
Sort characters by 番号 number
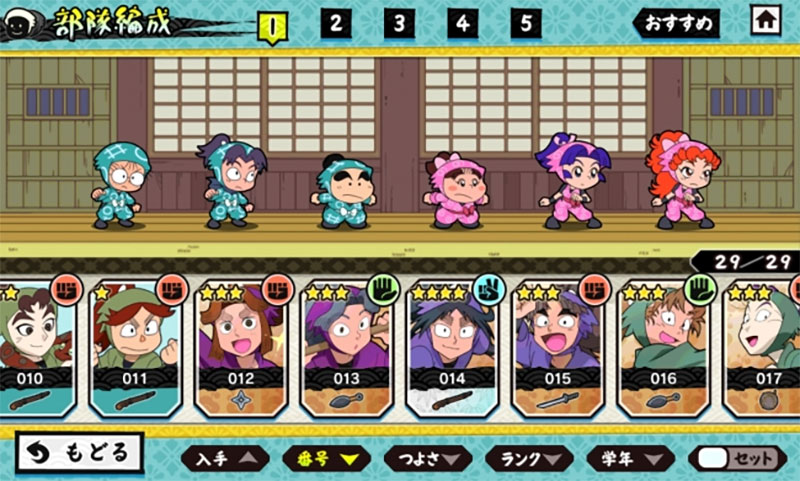coord(326,458)
